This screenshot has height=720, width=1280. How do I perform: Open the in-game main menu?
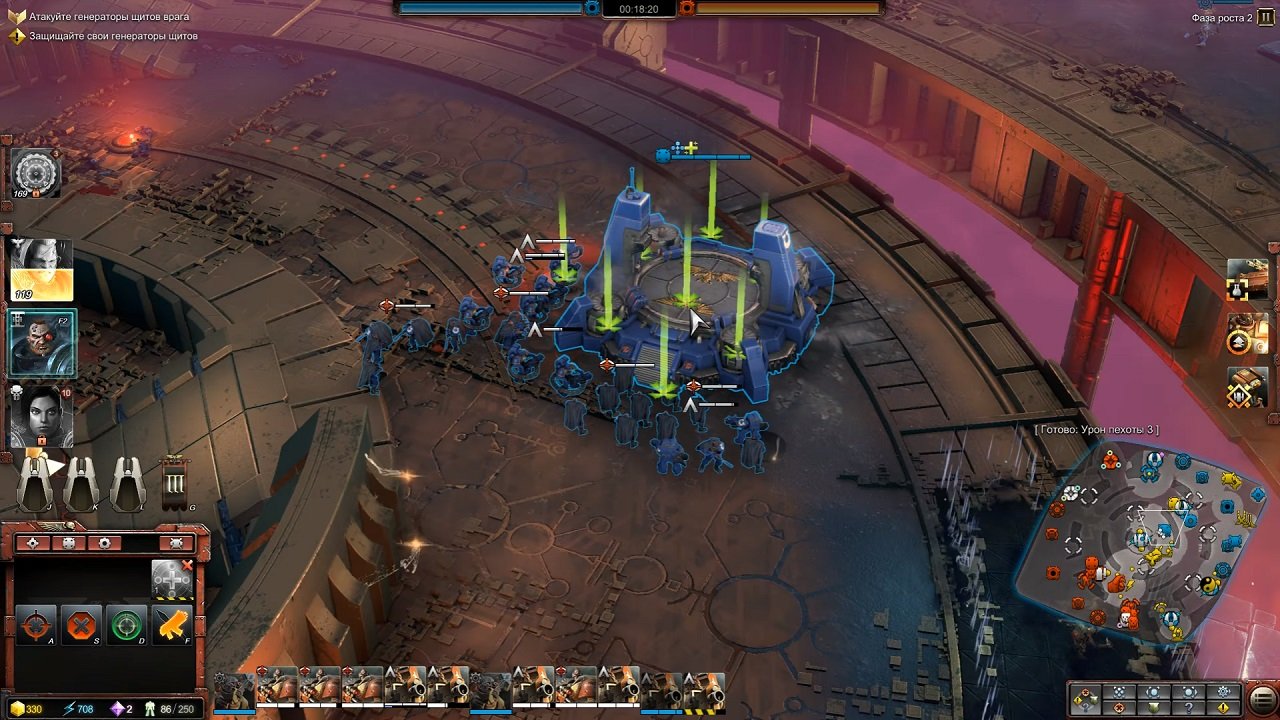click(1261, 698)
